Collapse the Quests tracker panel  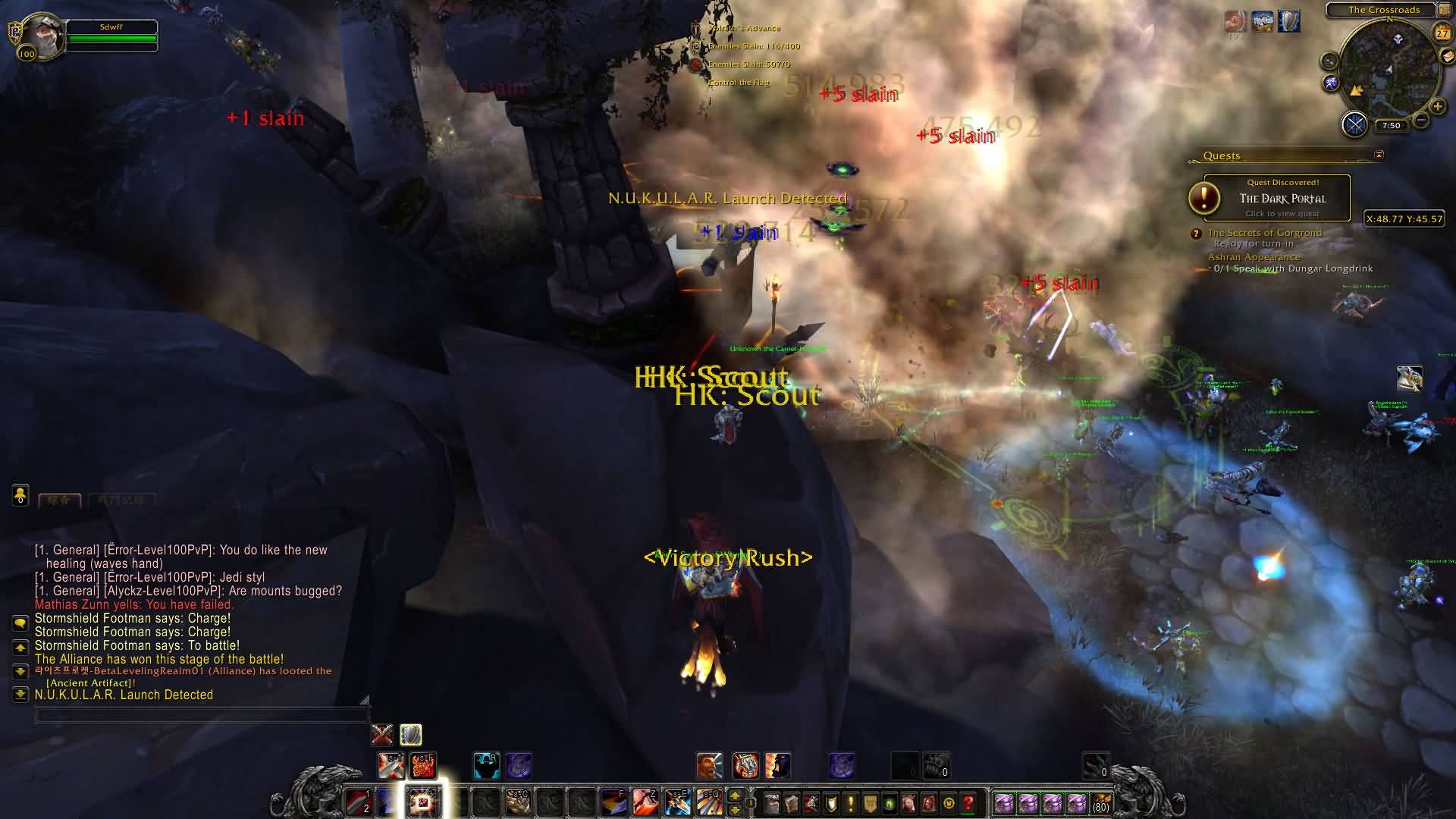1379,155
